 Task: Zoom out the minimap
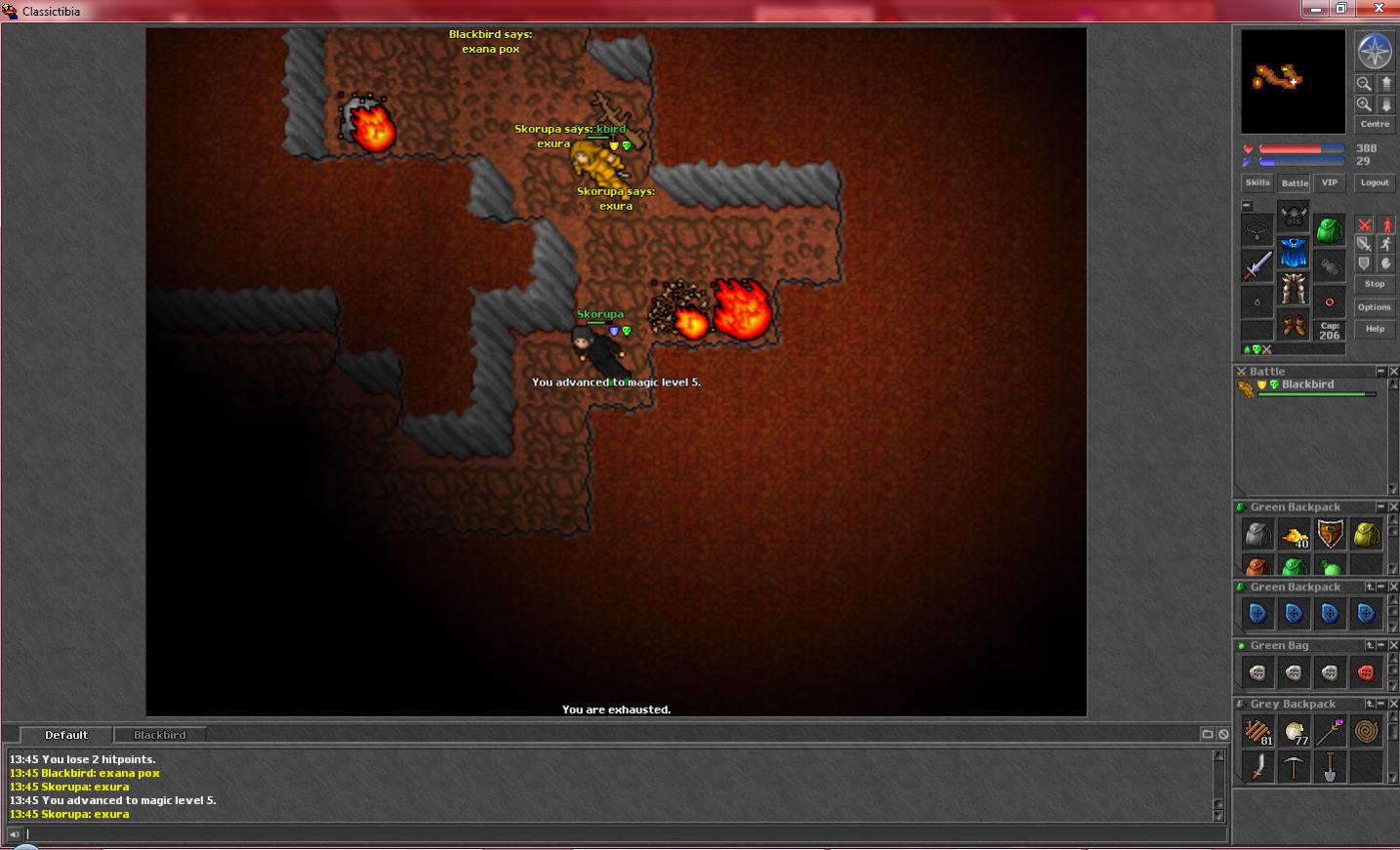tap(1364, 84)
